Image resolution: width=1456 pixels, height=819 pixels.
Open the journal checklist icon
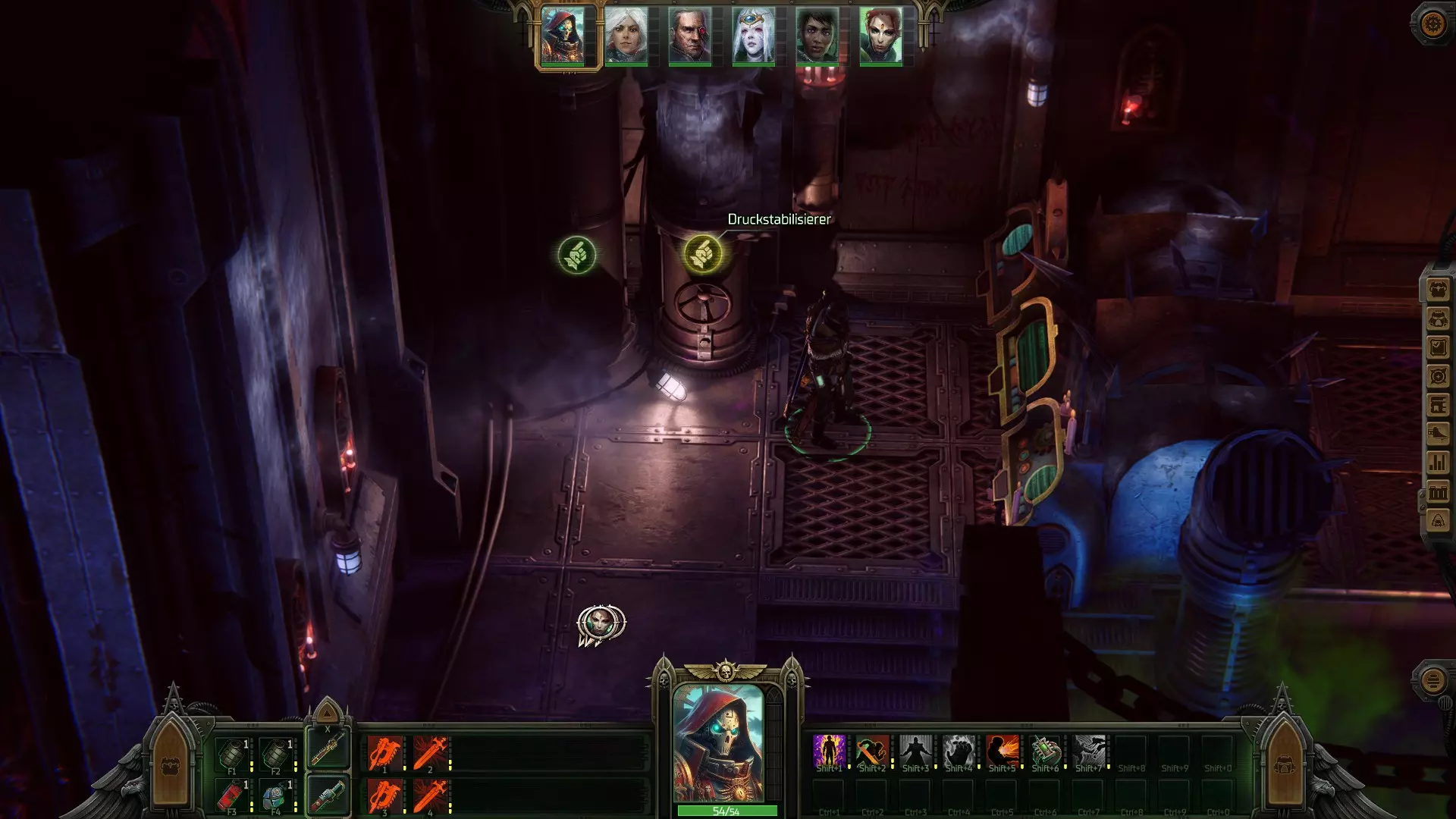coord(1438,348)
